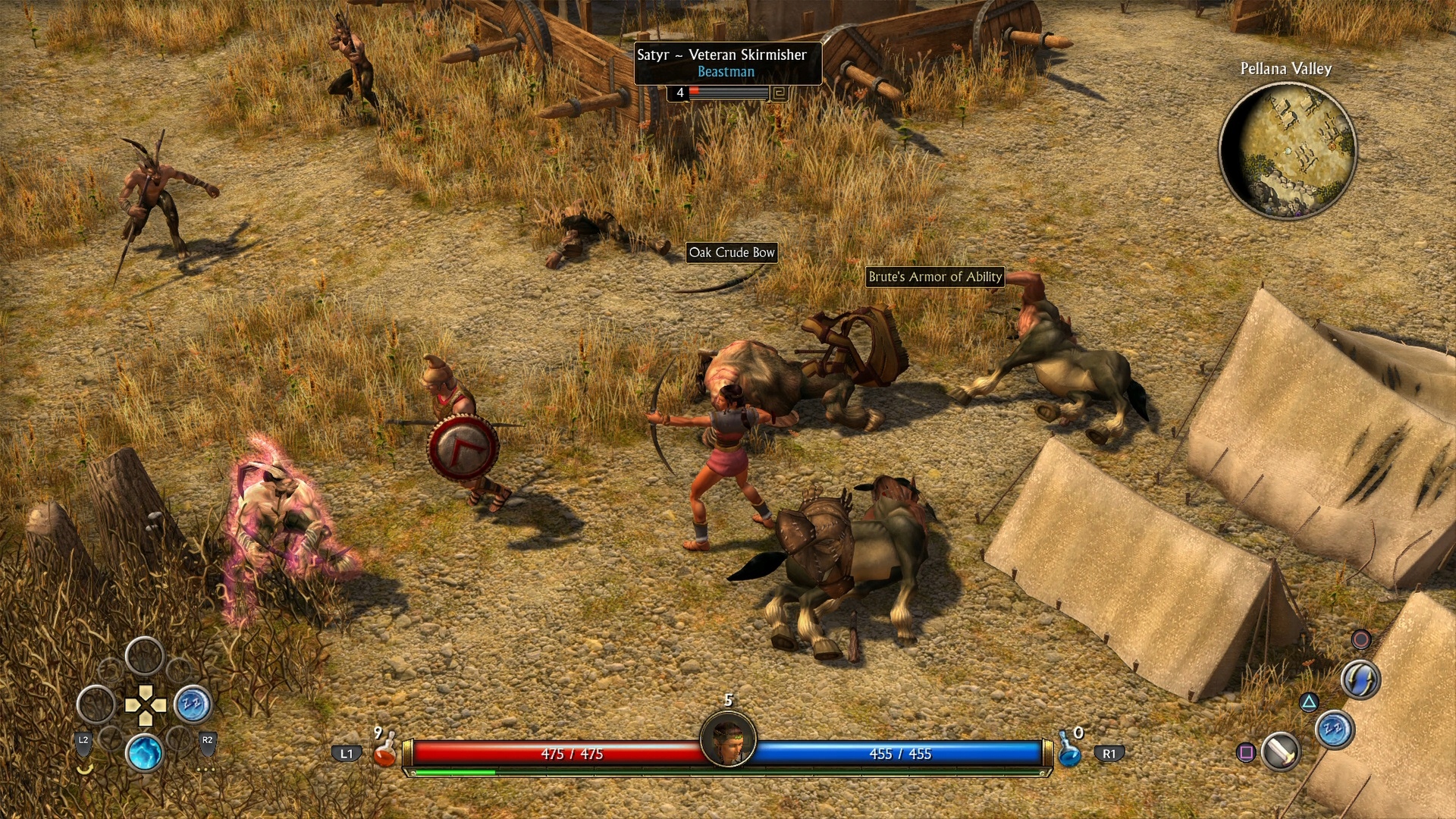Click the R1 button label
Image resolution: width=1456 pixels, height=819 pixels.
point(1109,753)
